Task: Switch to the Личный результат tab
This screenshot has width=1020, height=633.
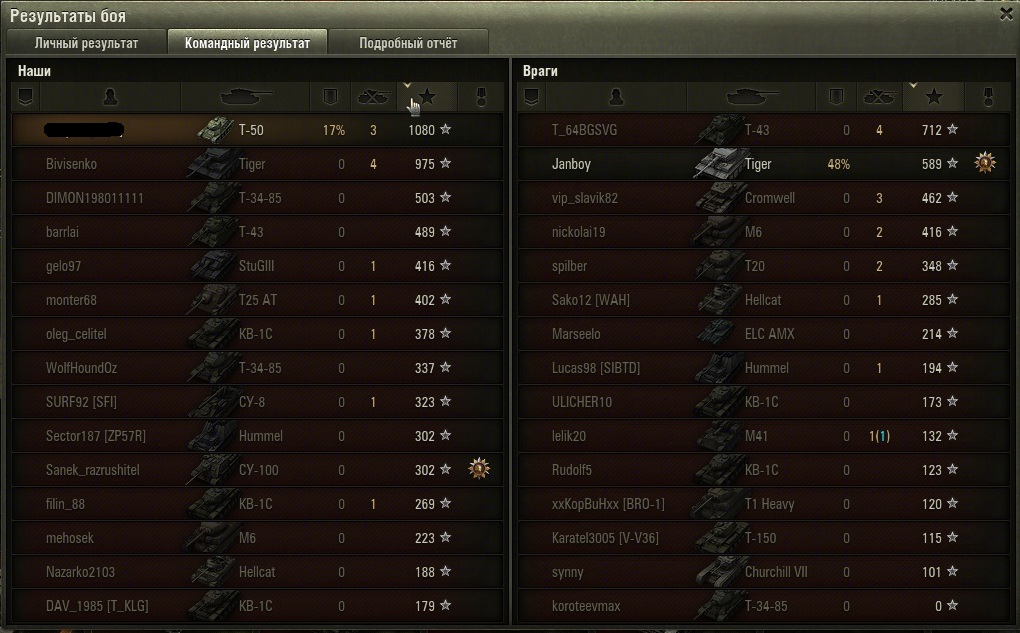Action: tap(86, 43)
